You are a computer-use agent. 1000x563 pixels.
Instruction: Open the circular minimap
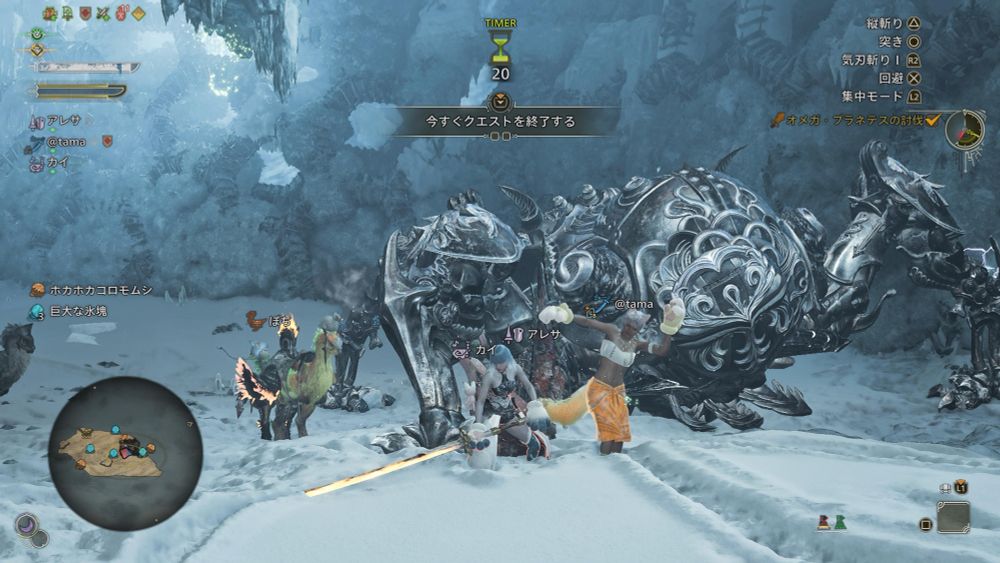pyautogui.click(x=125, y=452)
